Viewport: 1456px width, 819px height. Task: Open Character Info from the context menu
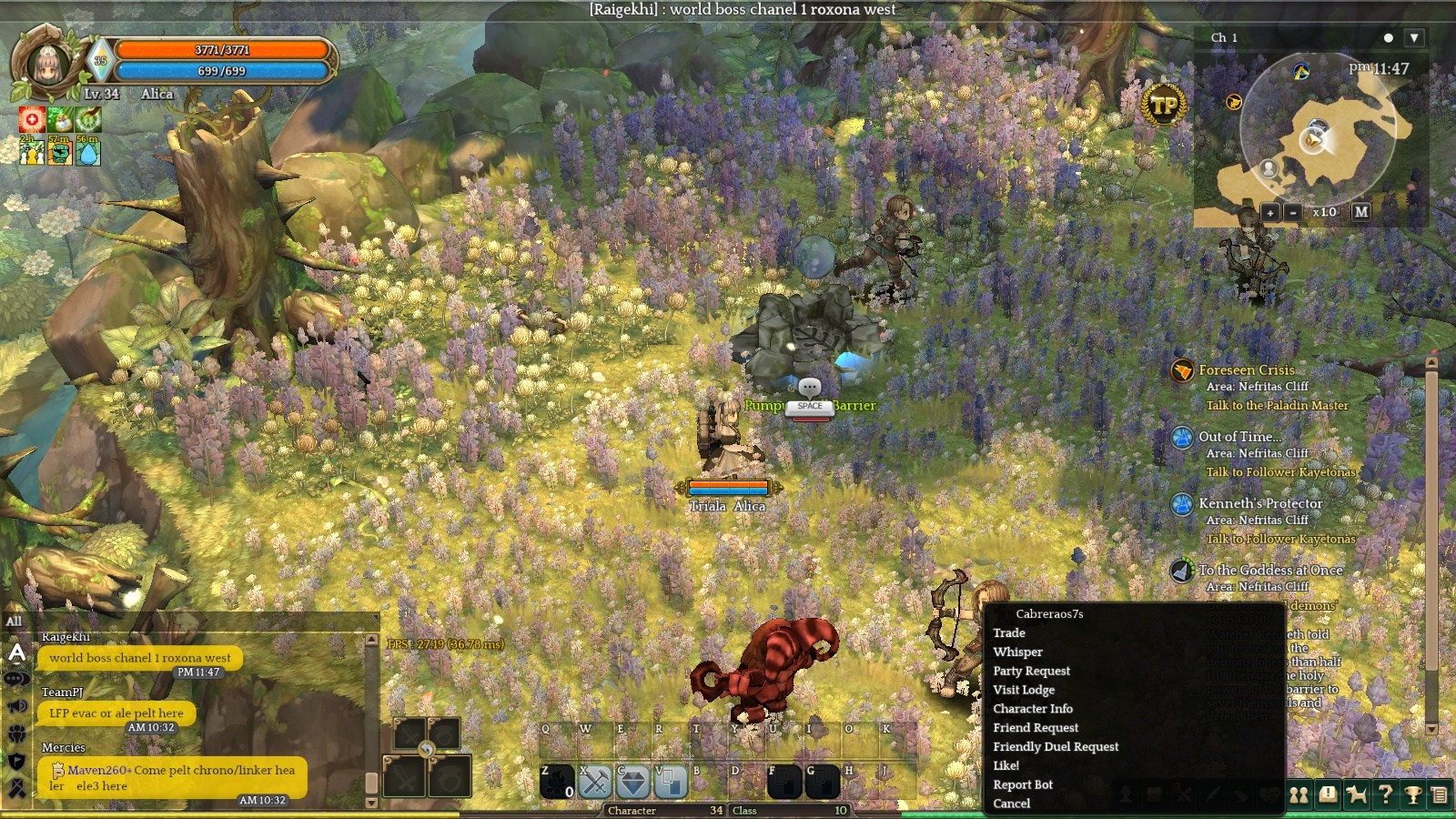(x=1033, y=709)
